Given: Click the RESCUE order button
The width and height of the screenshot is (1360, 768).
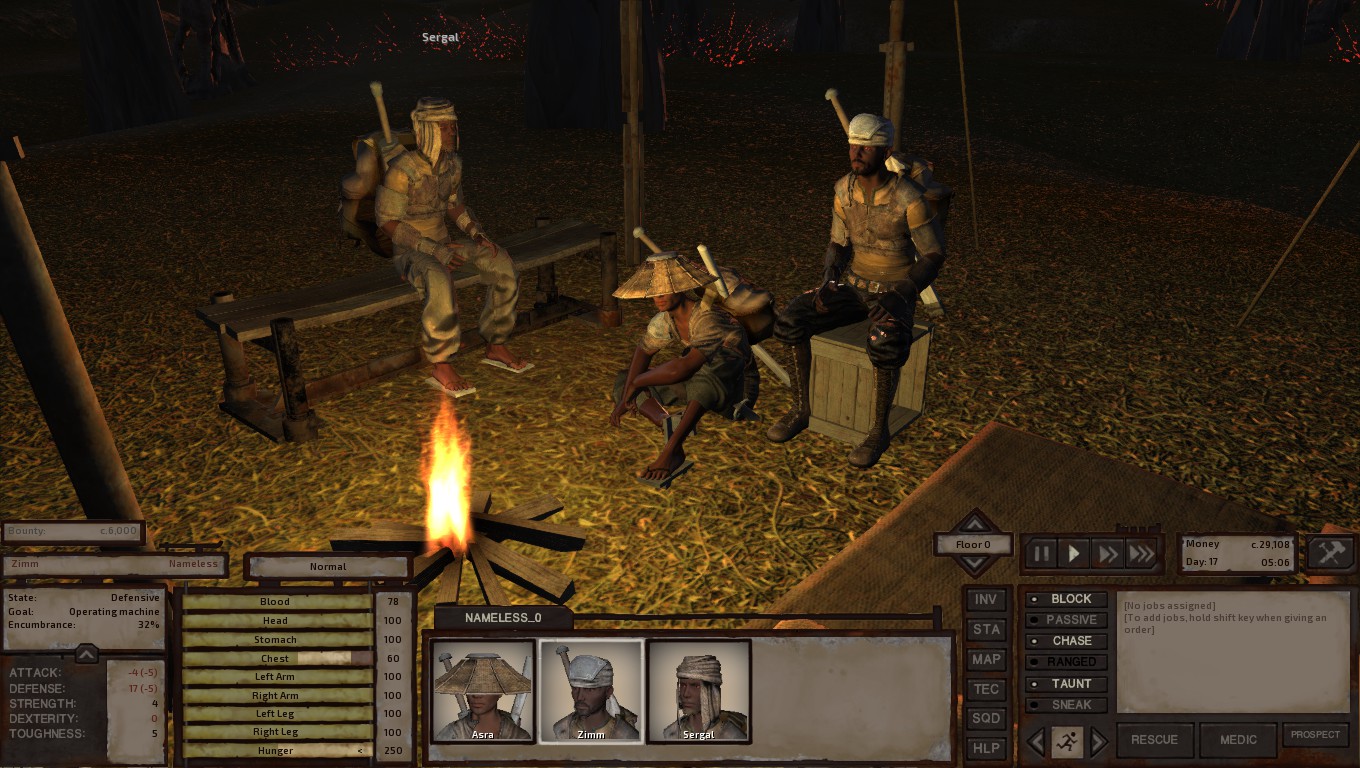Looking at the screenshot, I should pos(1154,740).
